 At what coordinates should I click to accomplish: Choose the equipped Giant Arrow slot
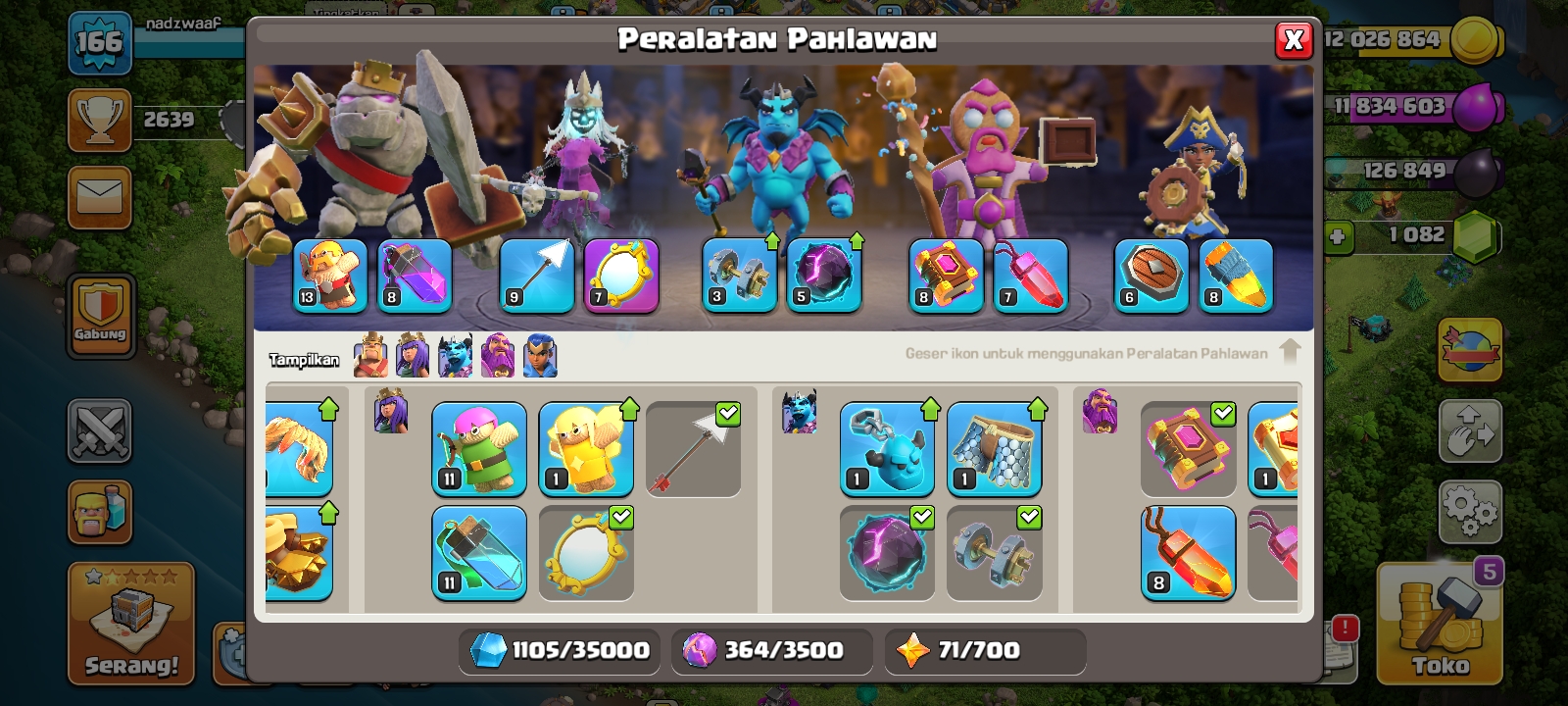[x=537, y=276]
